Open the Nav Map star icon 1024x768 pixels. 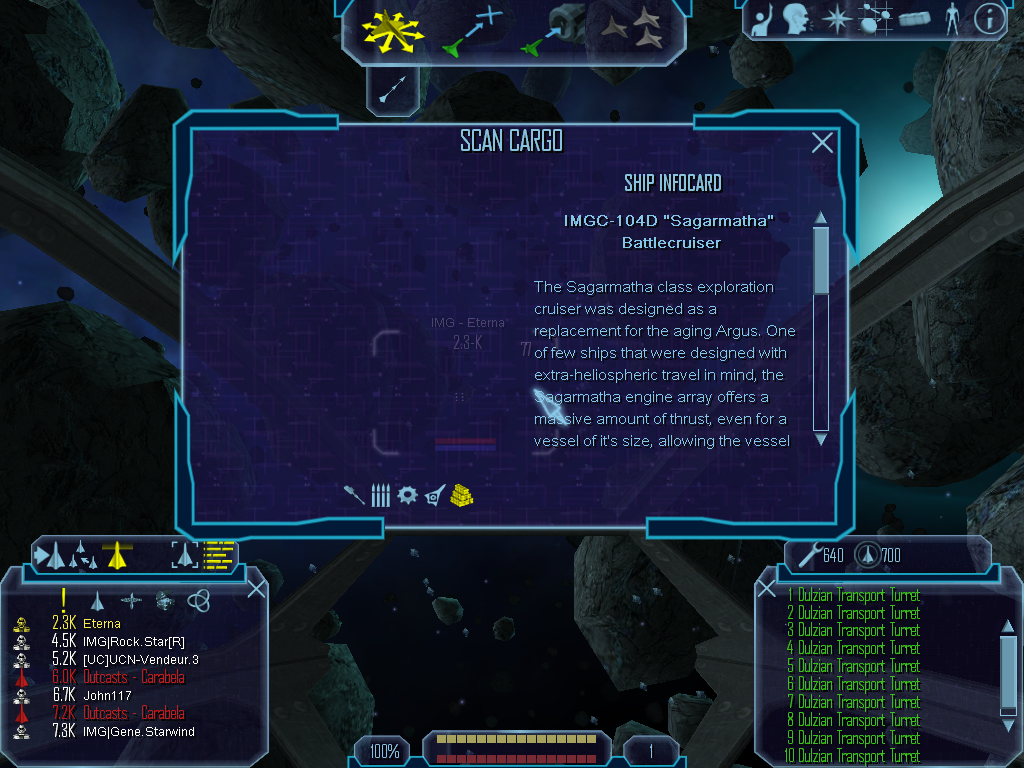coord(835,19)
